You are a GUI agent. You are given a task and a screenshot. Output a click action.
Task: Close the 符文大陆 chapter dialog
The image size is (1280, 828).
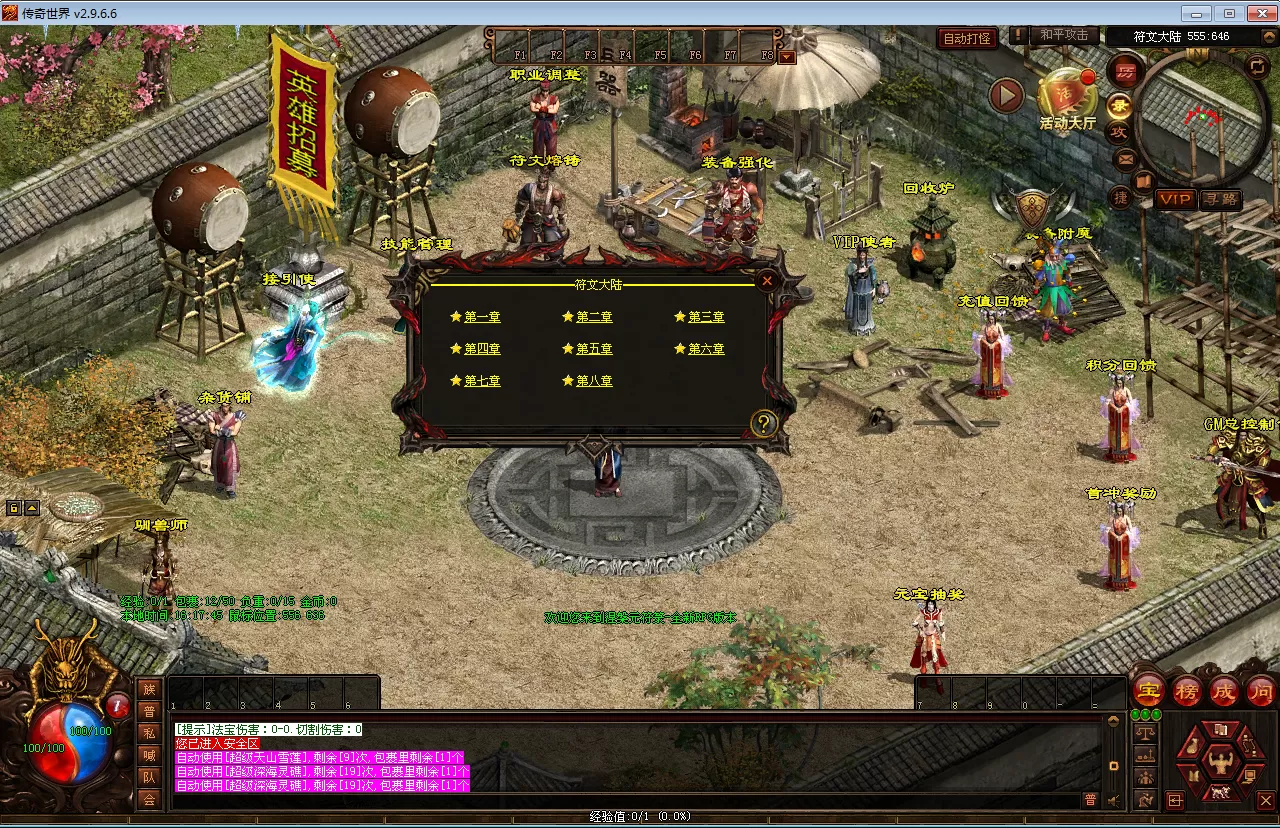767,281
